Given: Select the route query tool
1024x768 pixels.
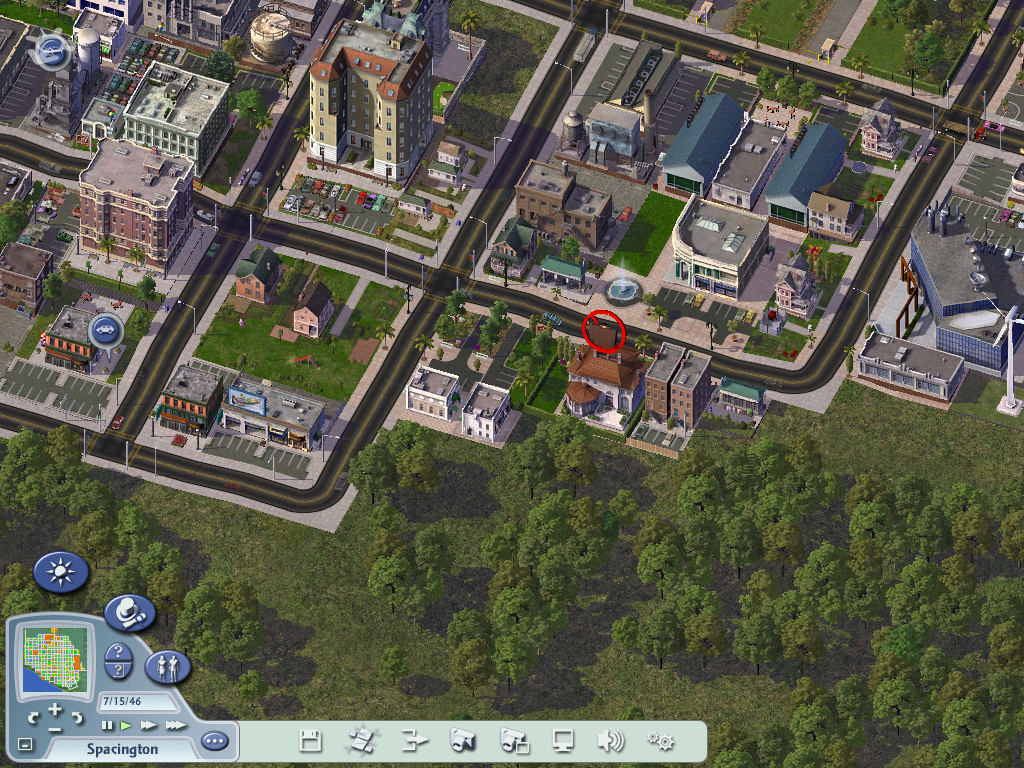Looking at the screenshot, I should [118, 671].
